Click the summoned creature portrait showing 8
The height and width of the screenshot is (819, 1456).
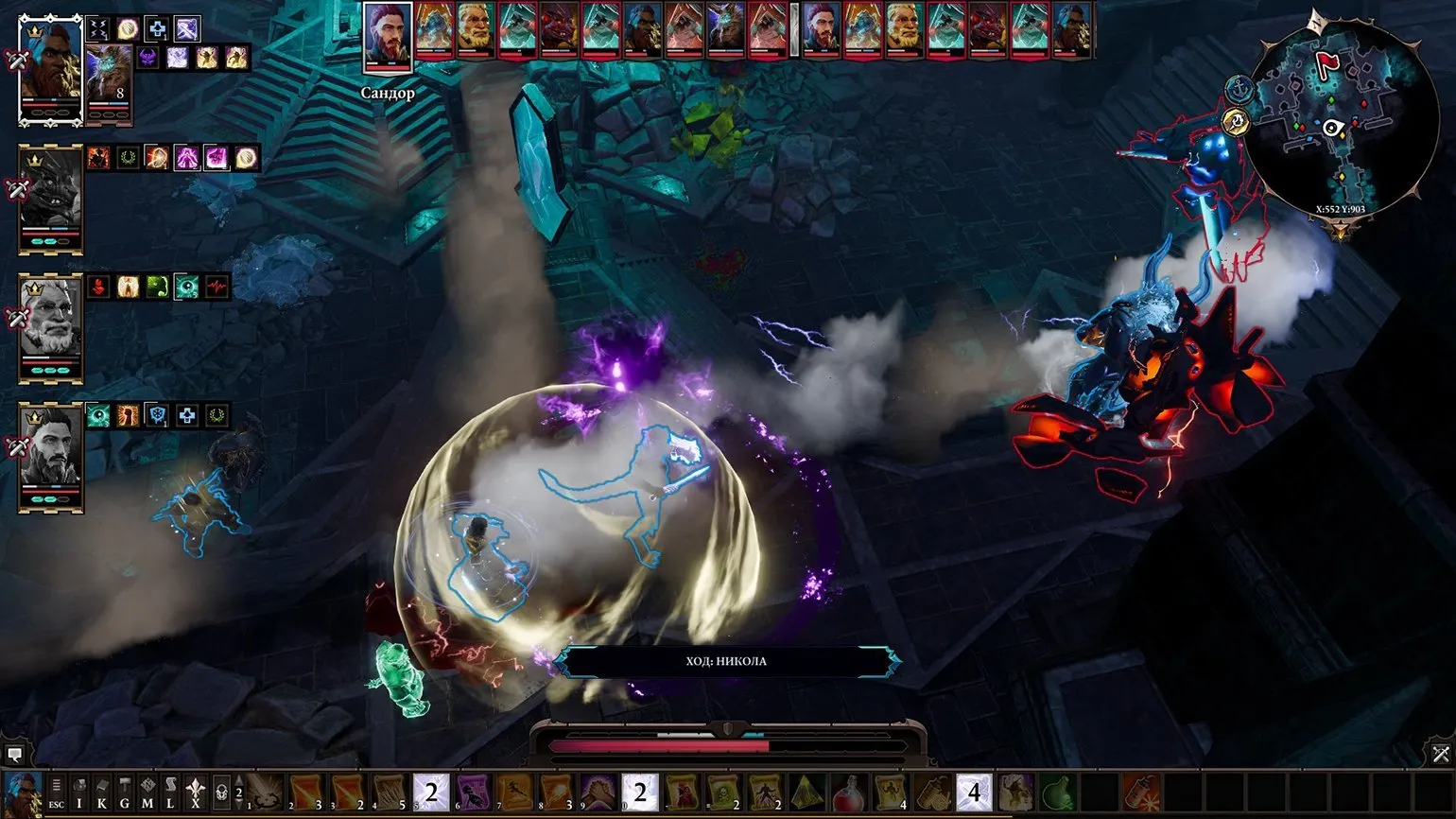107,83
